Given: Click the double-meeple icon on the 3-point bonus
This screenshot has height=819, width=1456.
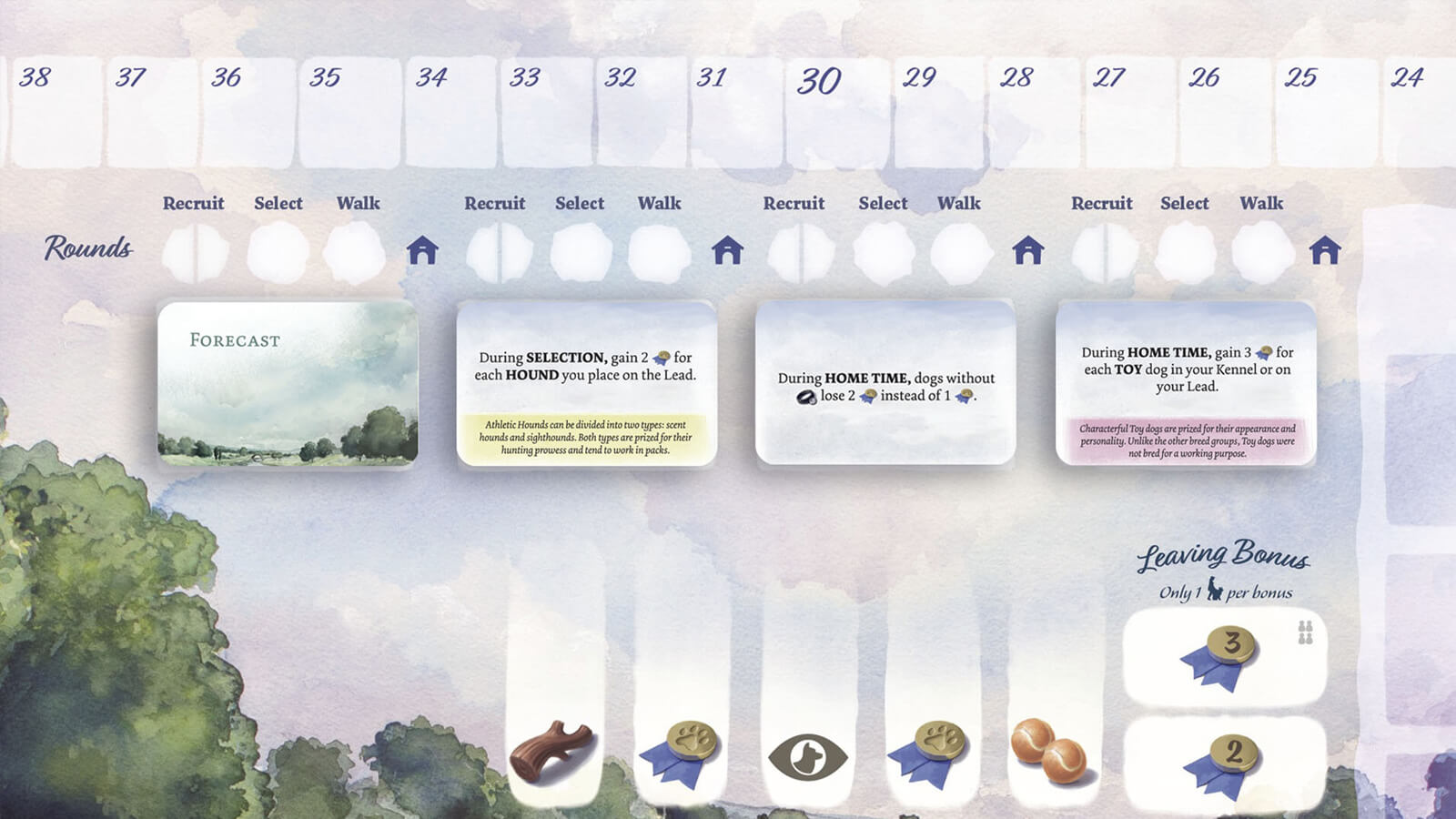Looking at the screenshot, I should click(1307, 630).
